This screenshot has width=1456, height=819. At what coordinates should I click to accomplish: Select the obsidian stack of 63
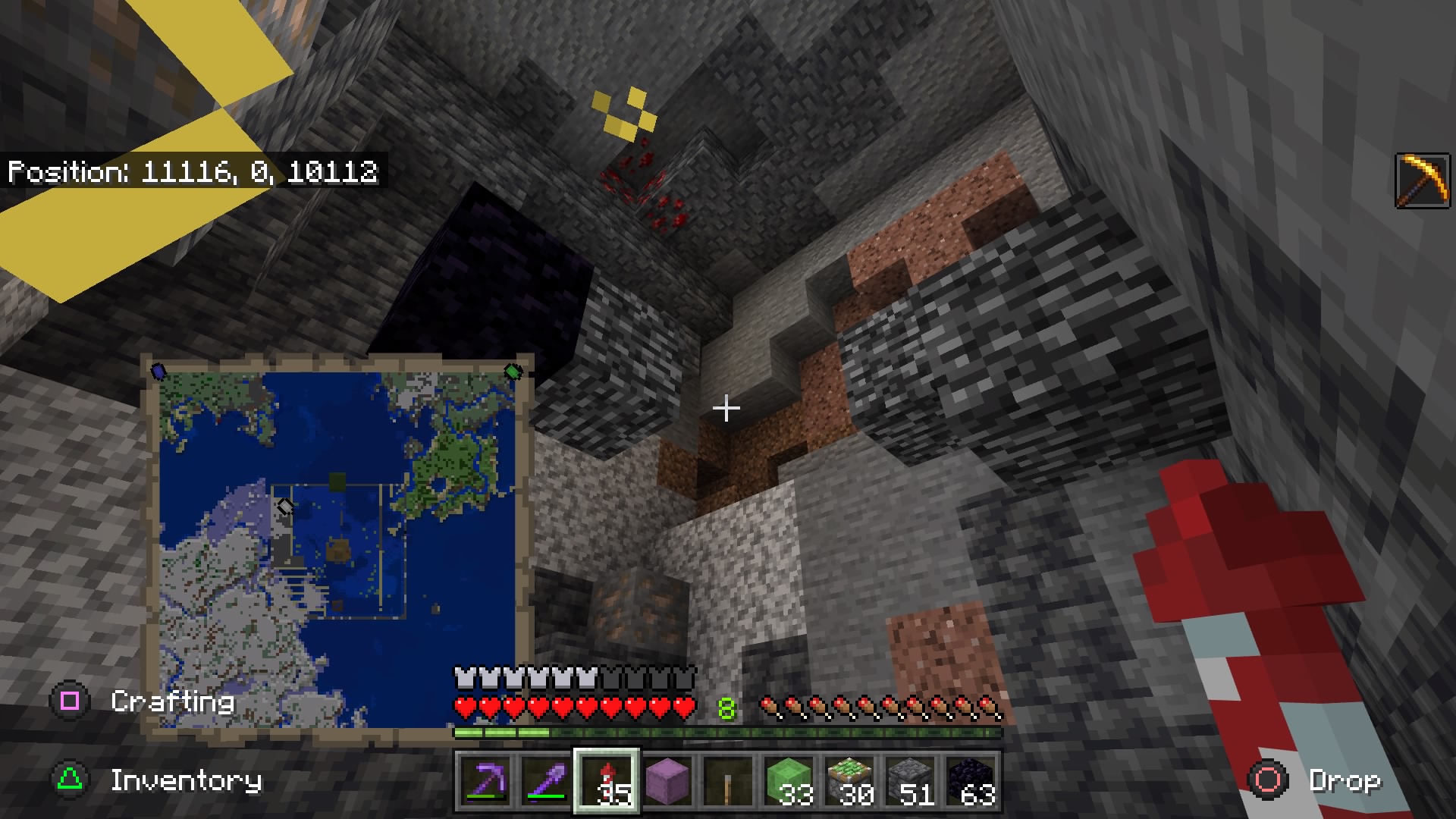click(x=971, y=781)
